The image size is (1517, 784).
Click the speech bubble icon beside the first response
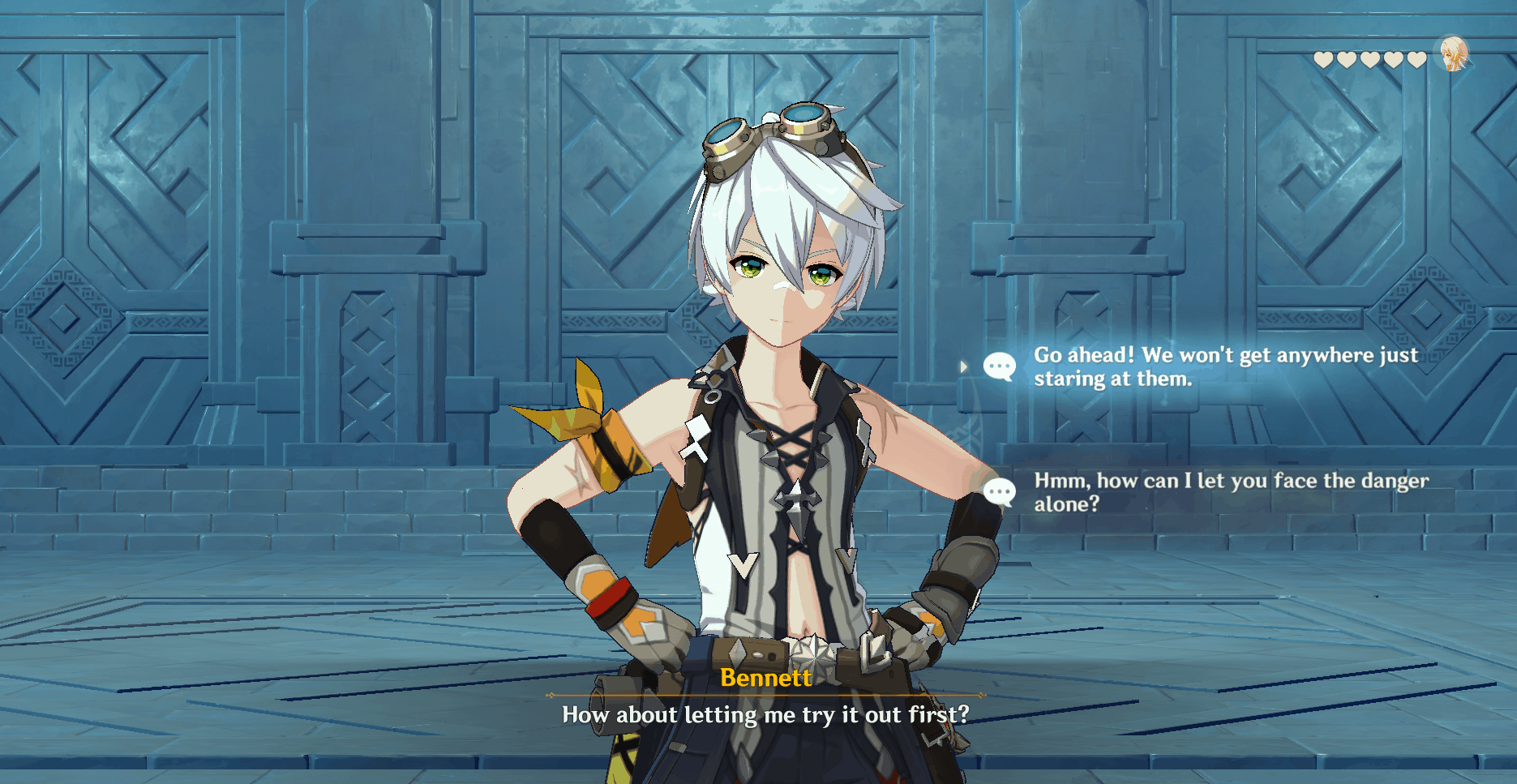[1001, 366]
